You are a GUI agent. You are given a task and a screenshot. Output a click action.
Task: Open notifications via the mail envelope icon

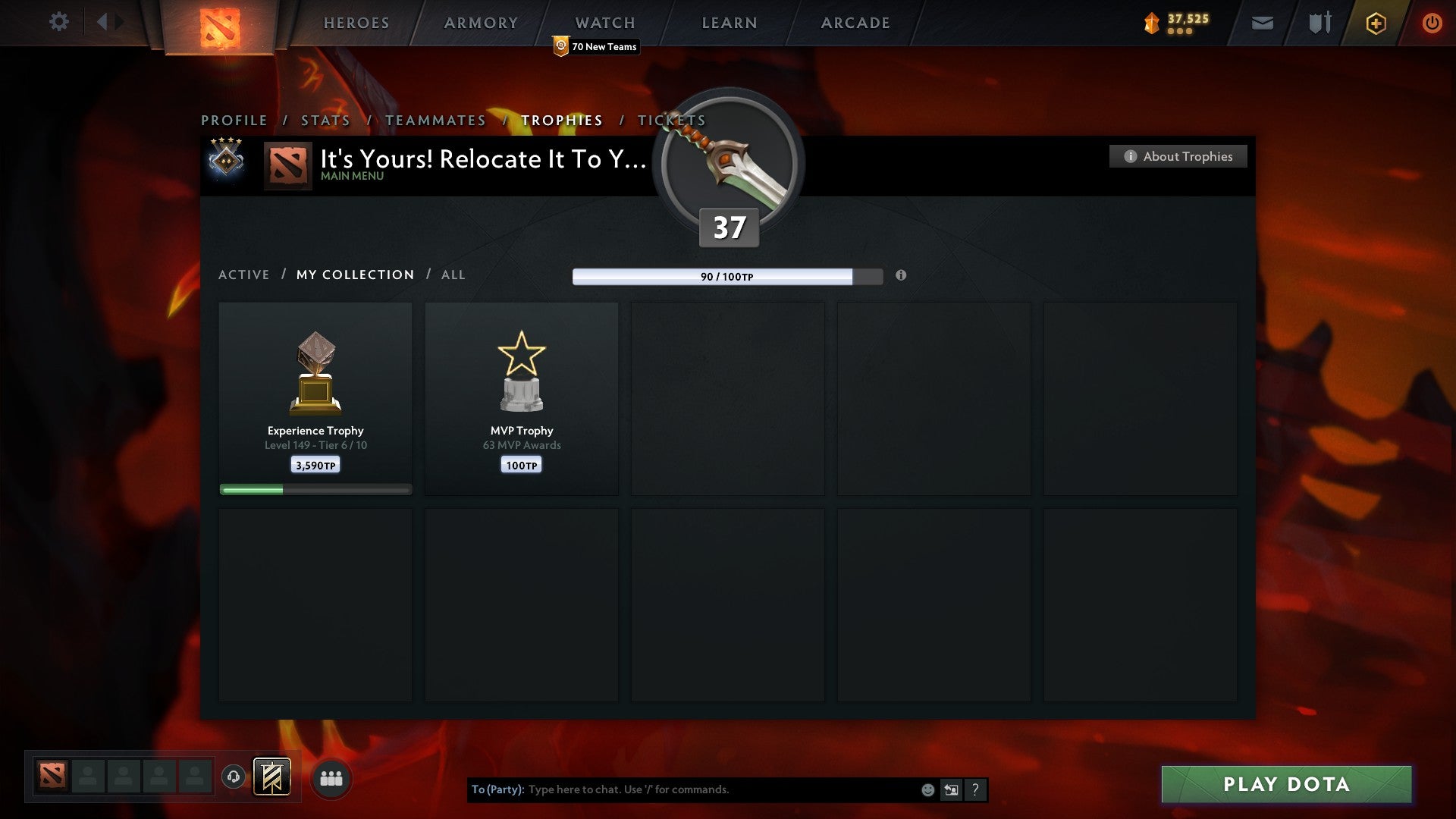(1261, 23)
